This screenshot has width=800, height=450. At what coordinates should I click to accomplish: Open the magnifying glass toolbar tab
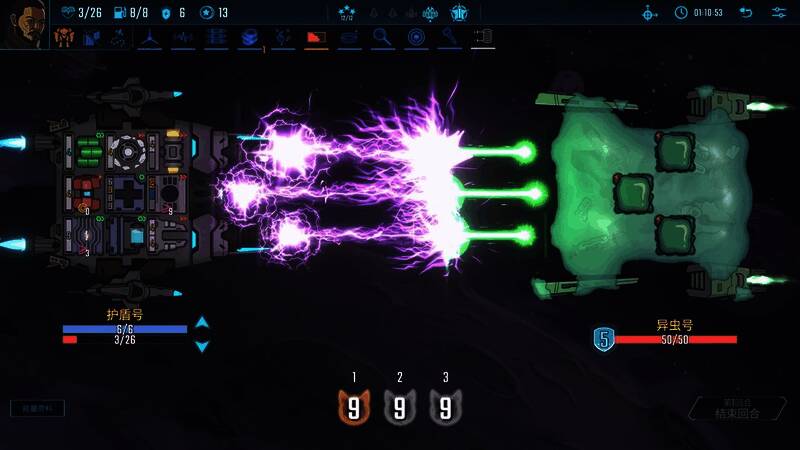[382, 37]
